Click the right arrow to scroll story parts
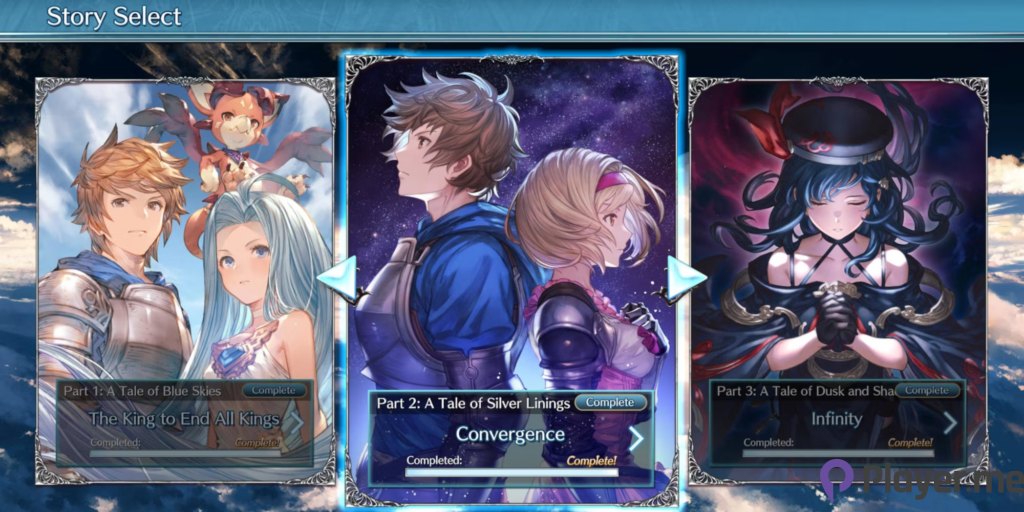 [x=685, y=282]
